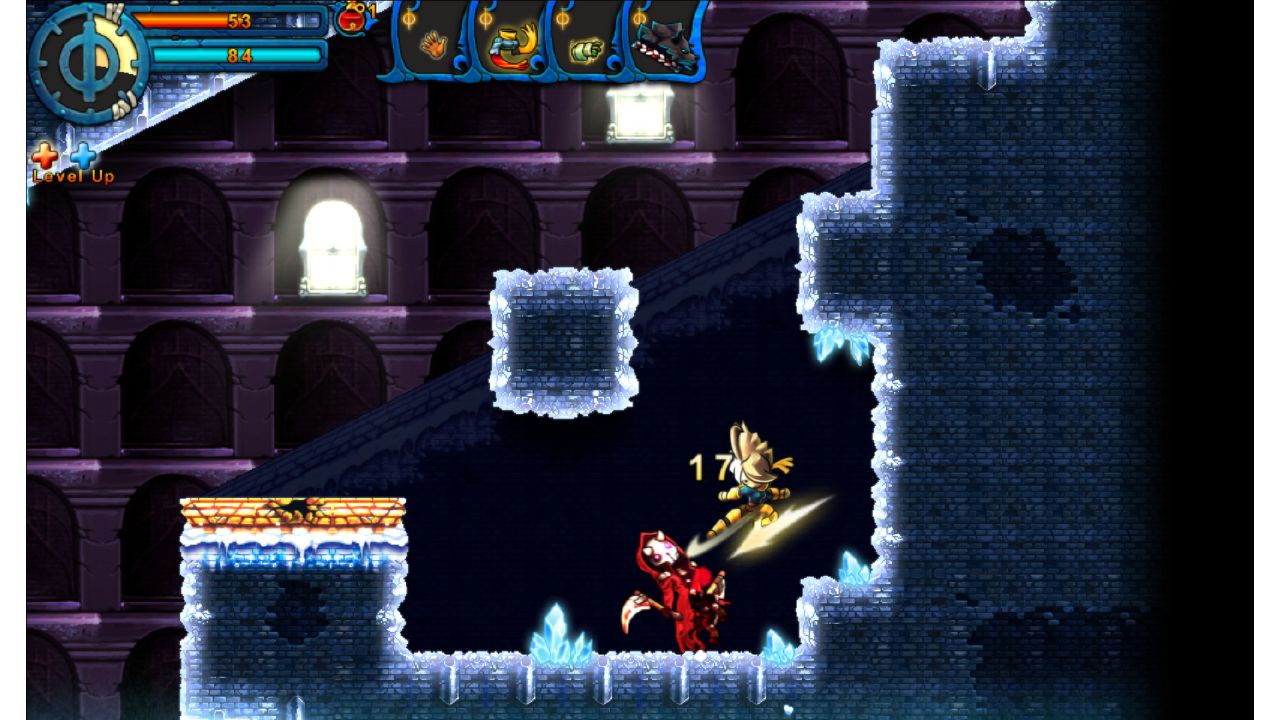Click the red potion item icon

click(349, 18)
